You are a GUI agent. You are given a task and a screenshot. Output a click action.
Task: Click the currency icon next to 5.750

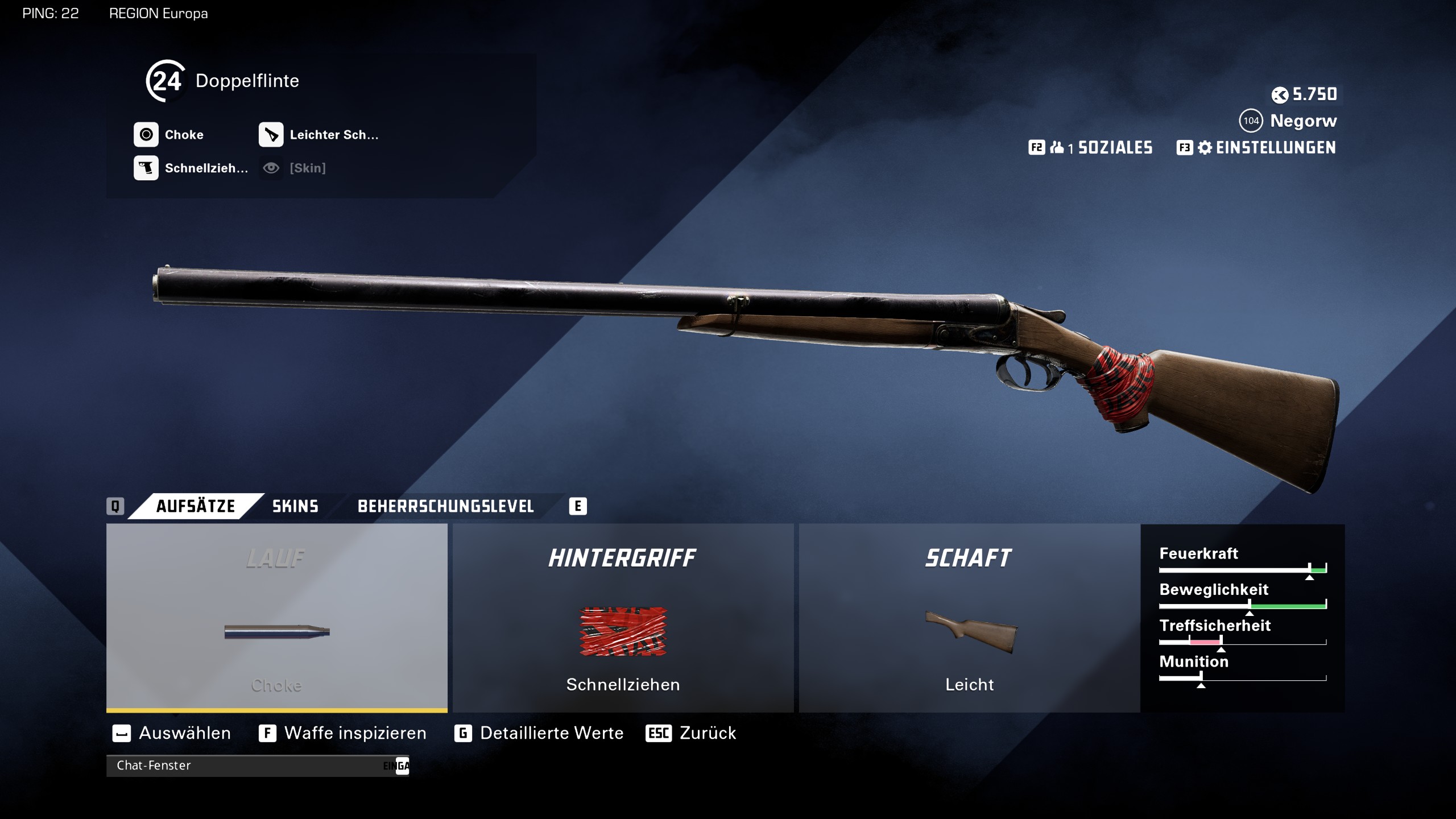(x=1280, y=96)
